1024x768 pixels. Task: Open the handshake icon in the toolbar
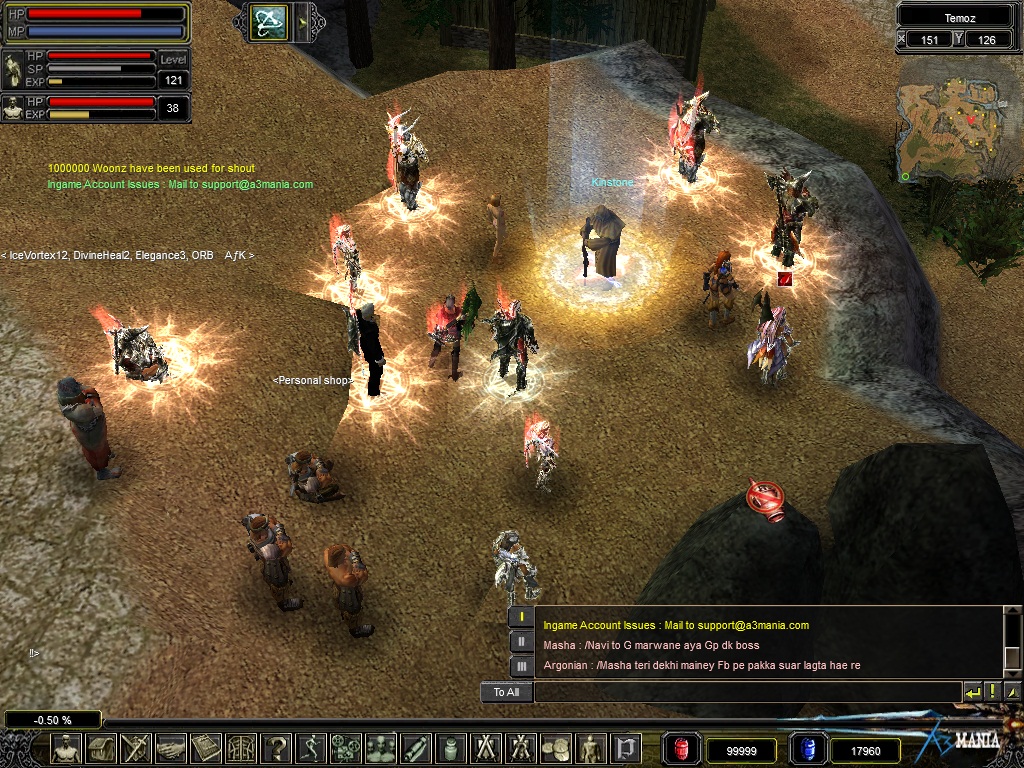[171, 748]
